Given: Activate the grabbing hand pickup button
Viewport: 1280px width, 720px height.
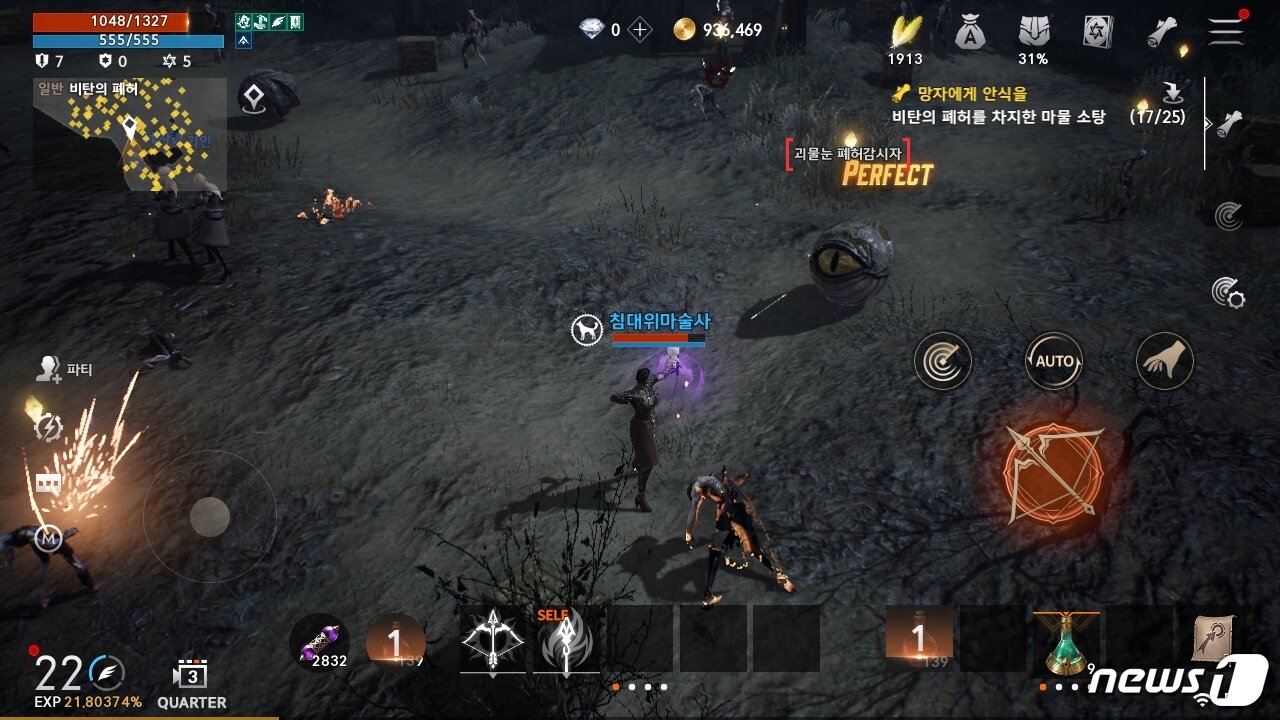Looking at the screenshot, I should [1165, 361].
